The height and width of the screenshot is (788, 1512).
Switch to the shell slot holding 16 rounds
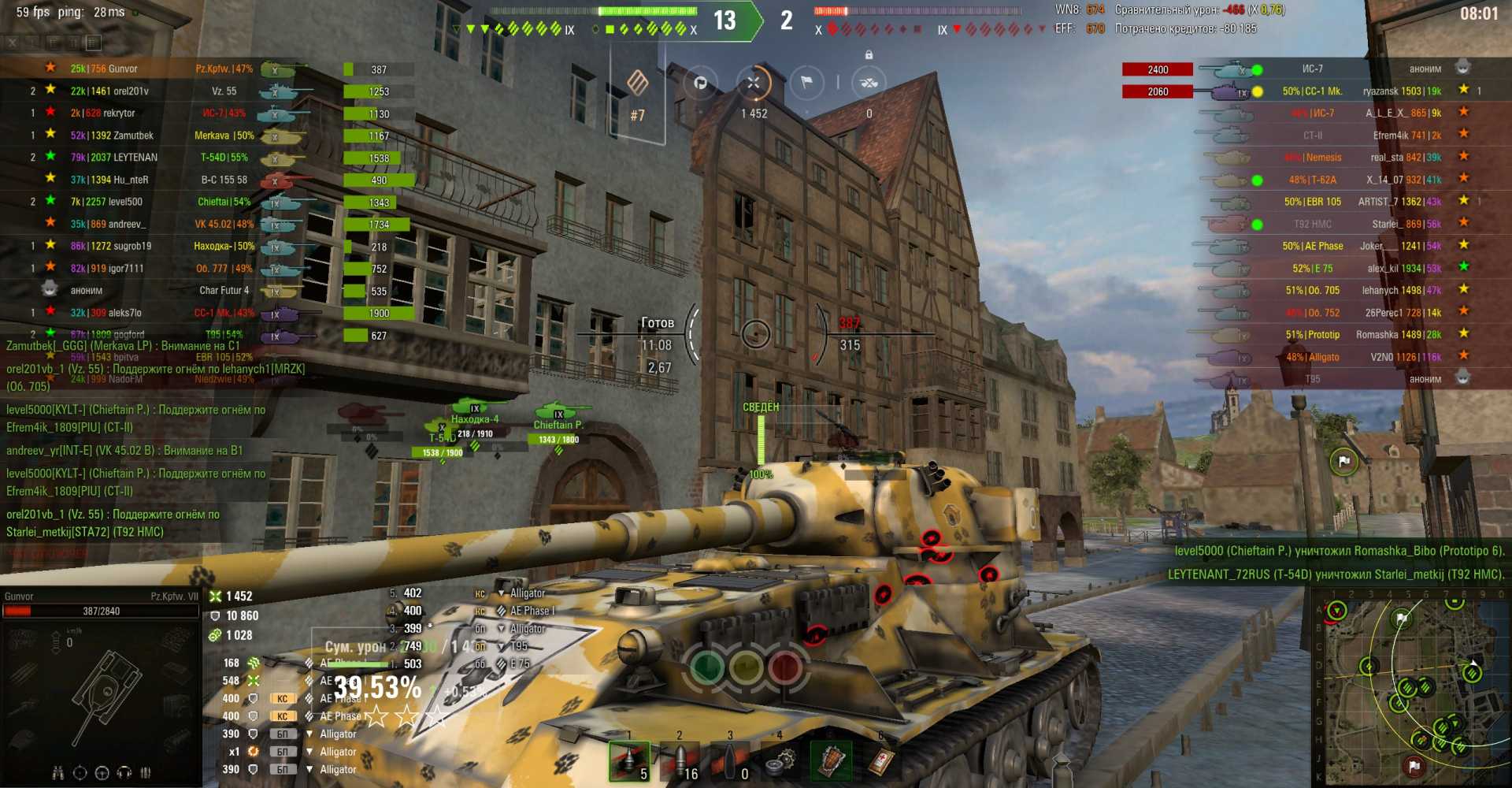coord(679,761)
